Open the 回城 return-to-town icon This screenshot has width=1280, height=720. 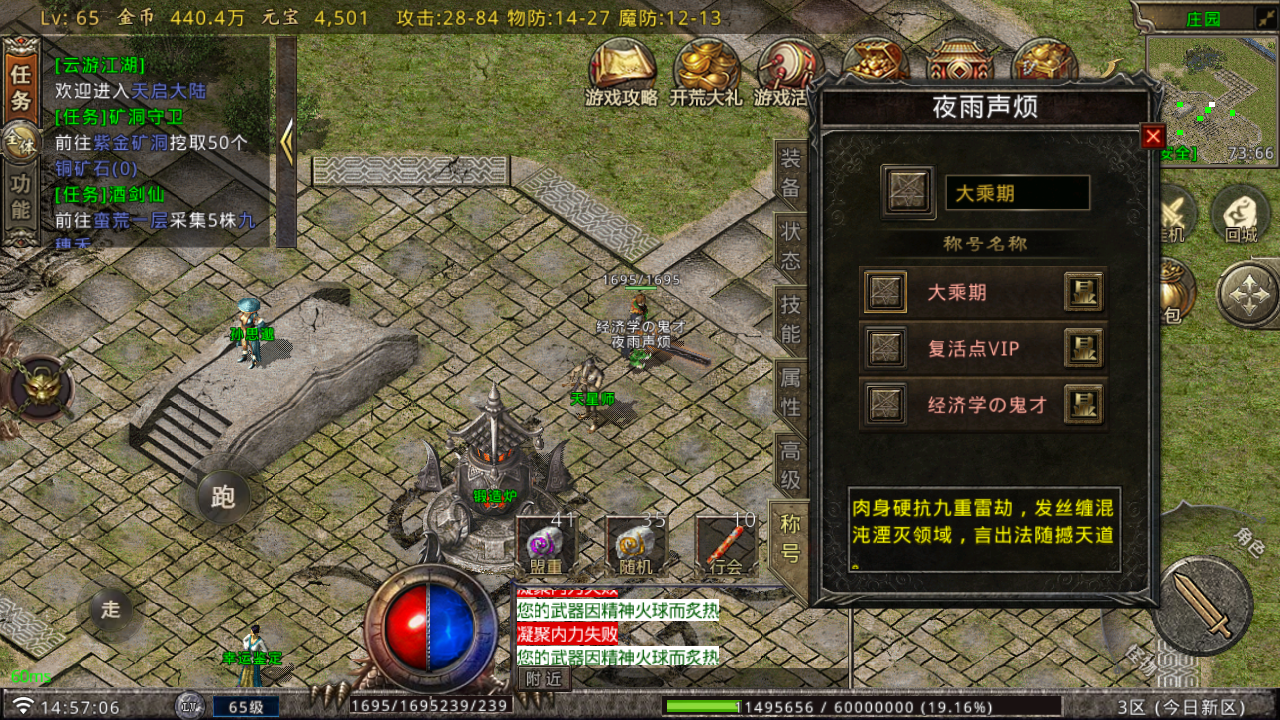point(1240,215)
